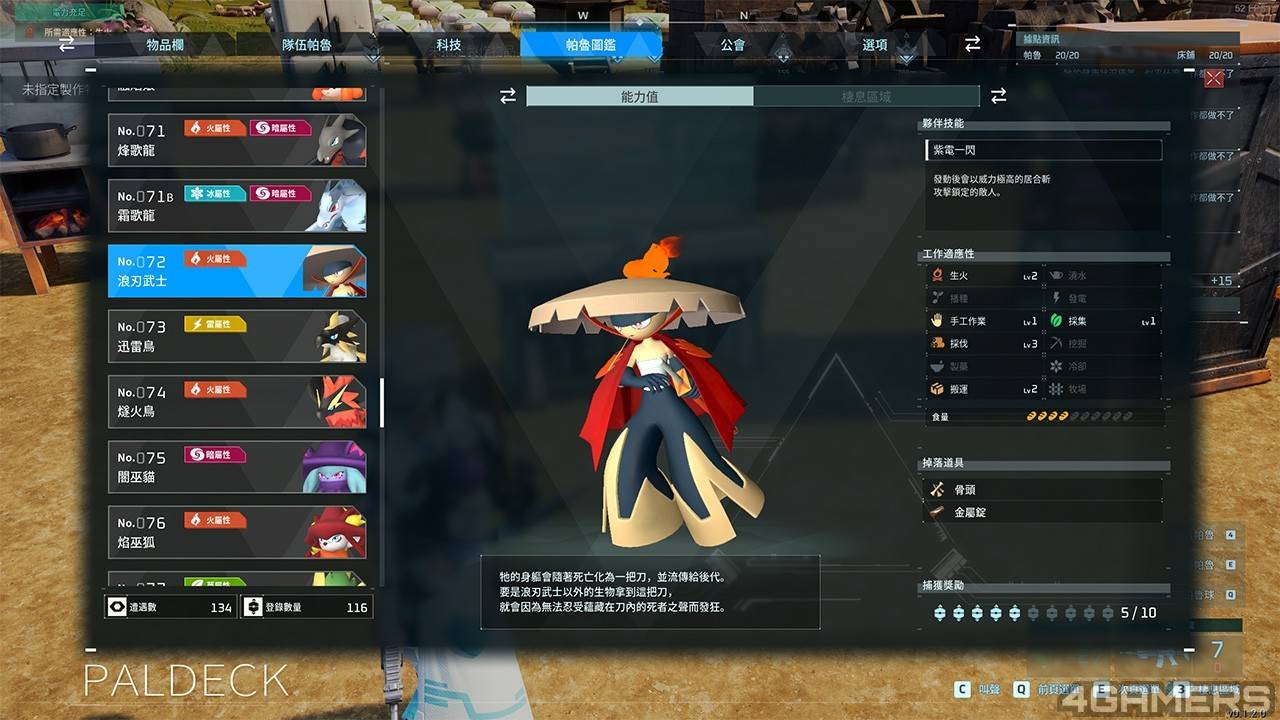Image resolution: width=1280 pixels, height=720 pixels.
Task: Select the No.076 焰巫狐 entry
Action: click(237, 532)
